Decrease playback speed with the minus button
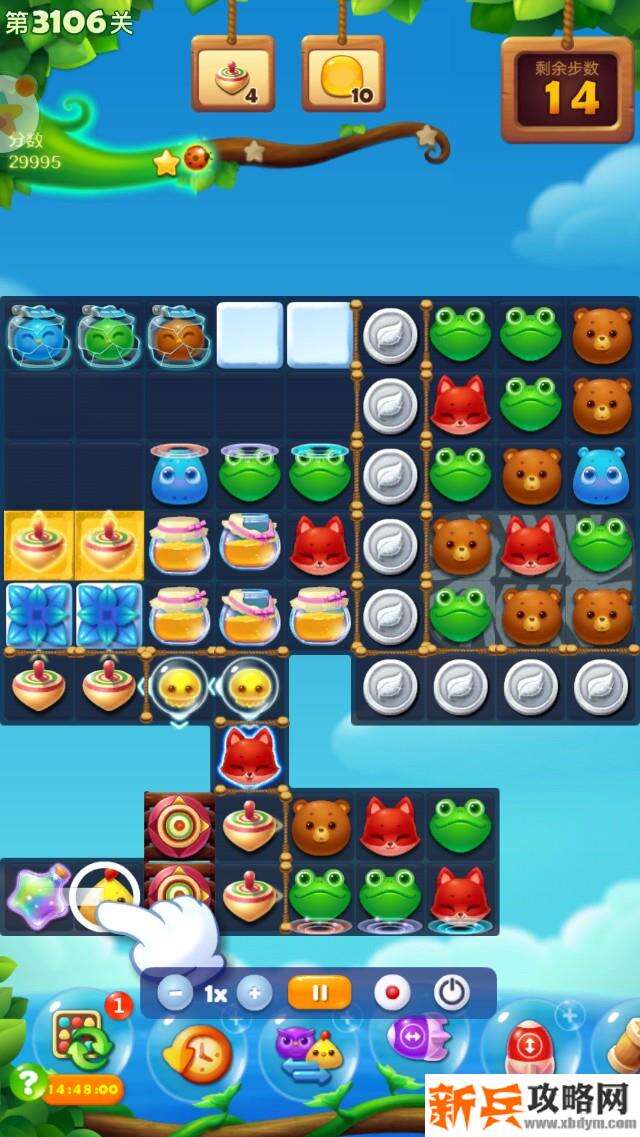Viewport: 640px width, 1137px height. [176, 994]
